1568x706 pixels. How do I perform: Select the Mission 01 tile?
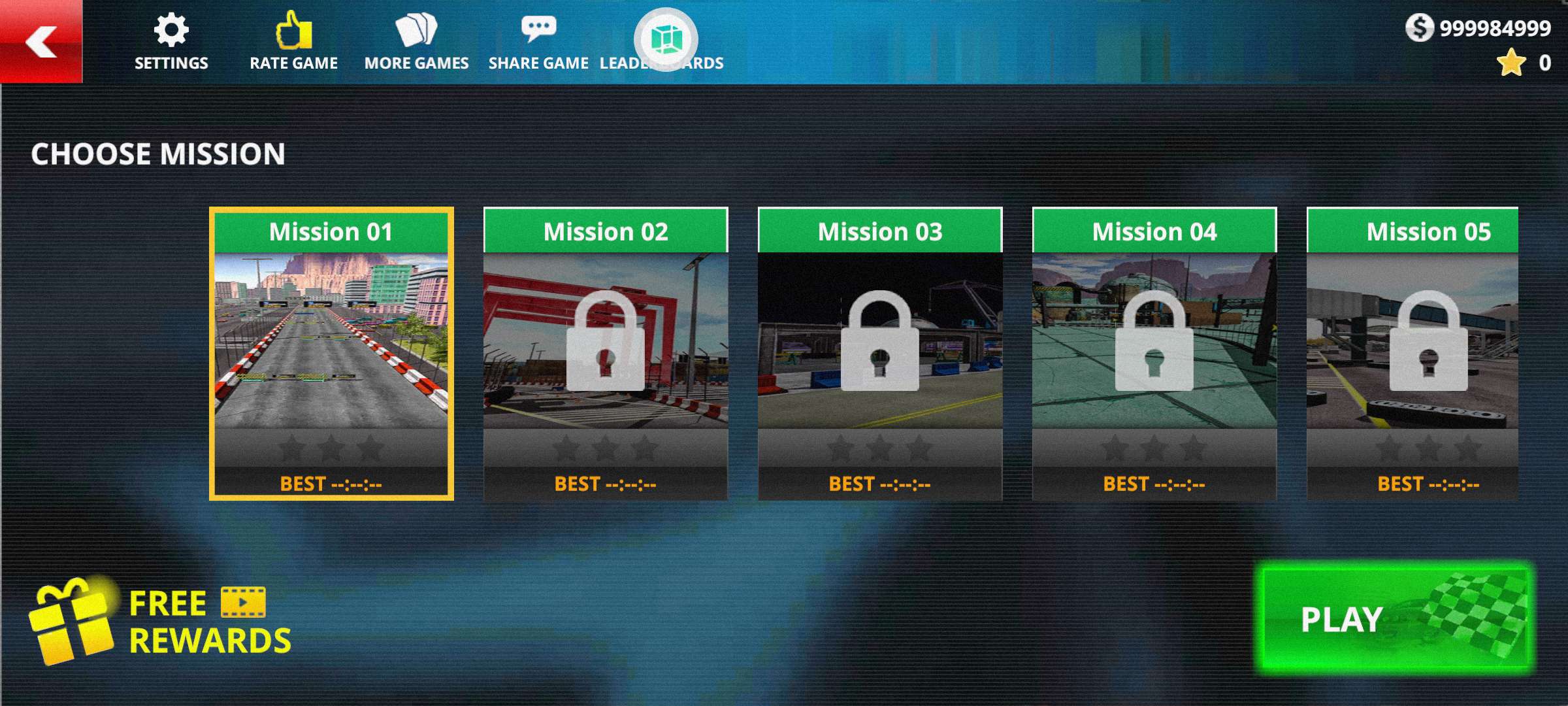click(331, 354)
